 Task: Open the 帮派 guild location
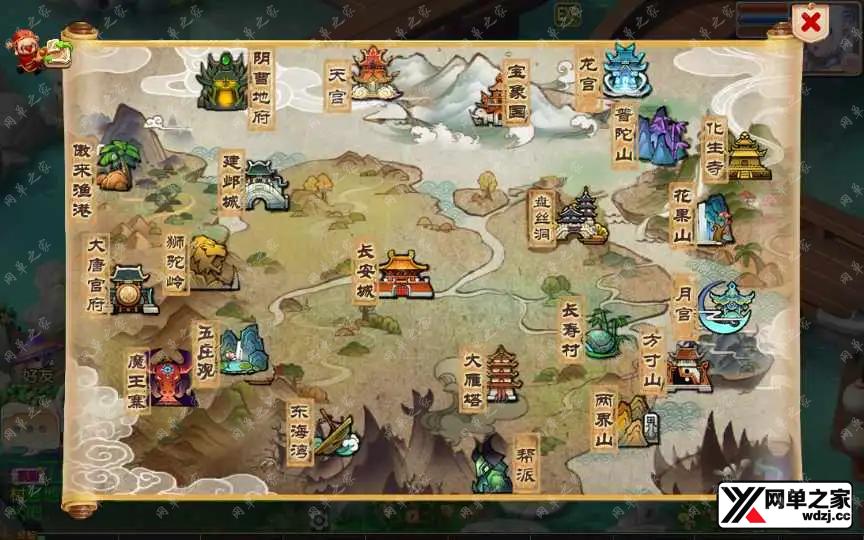[492, 464]
